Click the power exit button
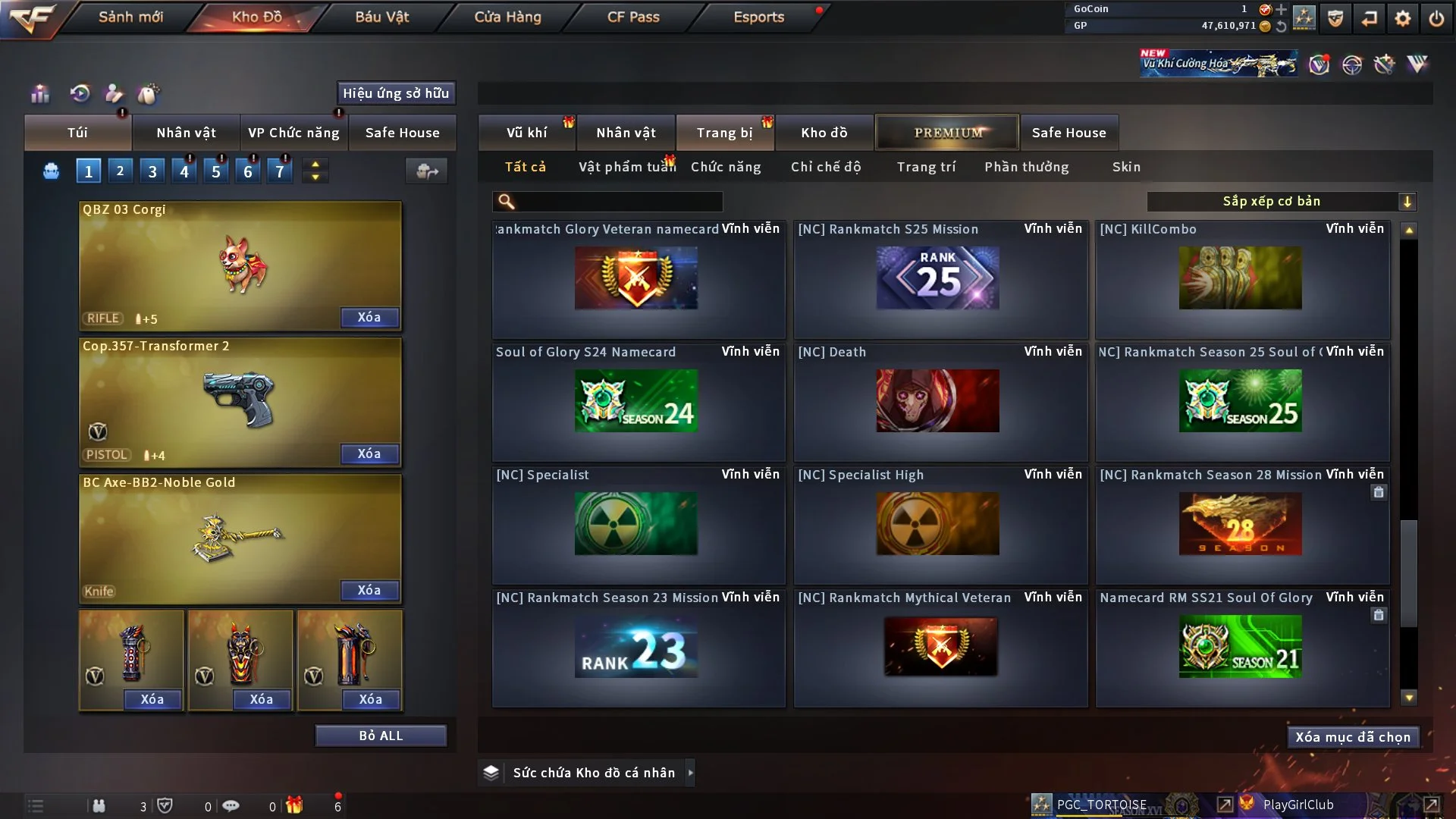This screenshot has height=819, width=1456. pos(1436,18)
